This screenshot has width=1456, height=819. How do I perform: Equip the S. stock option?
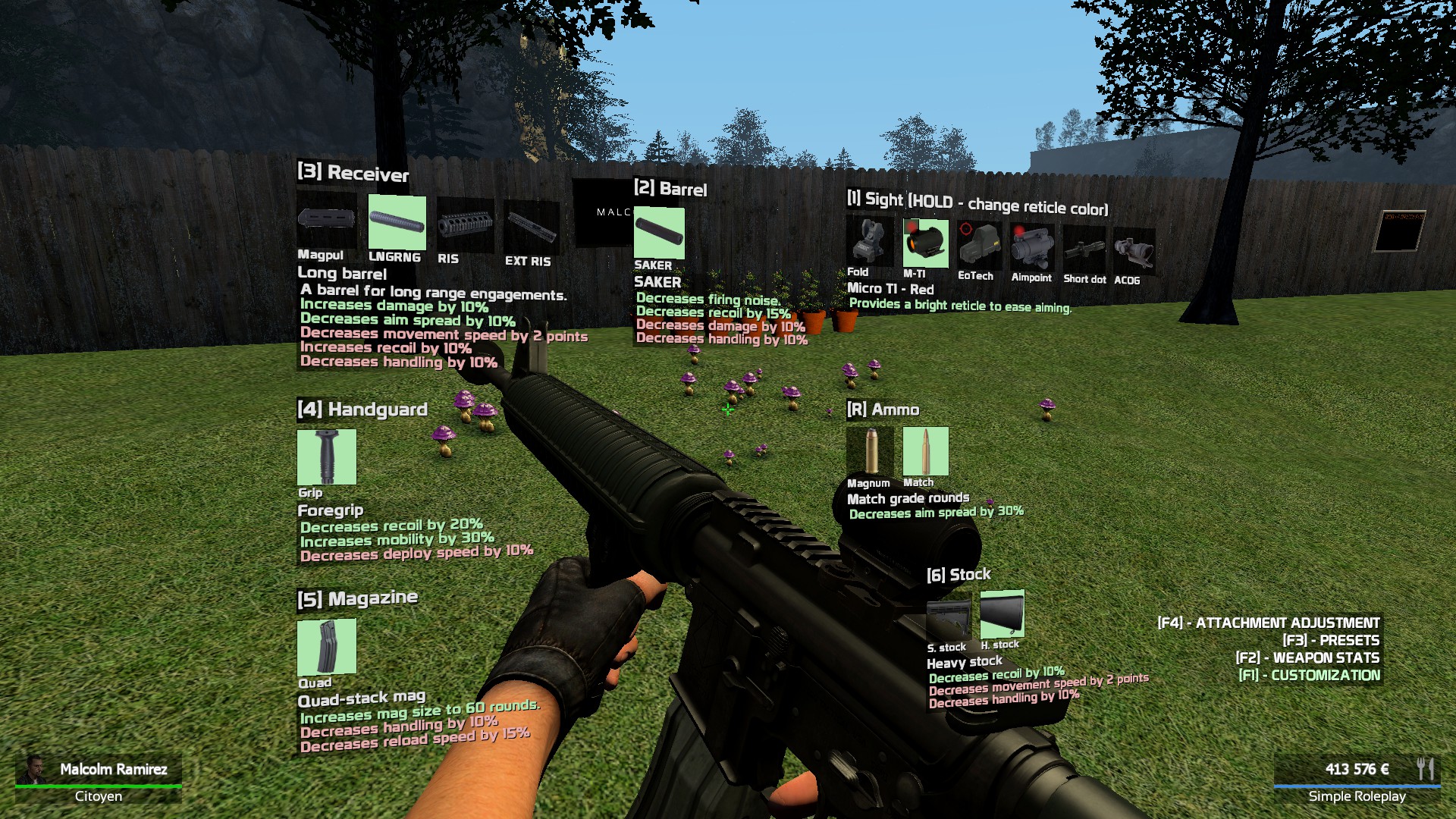(948, 622)
